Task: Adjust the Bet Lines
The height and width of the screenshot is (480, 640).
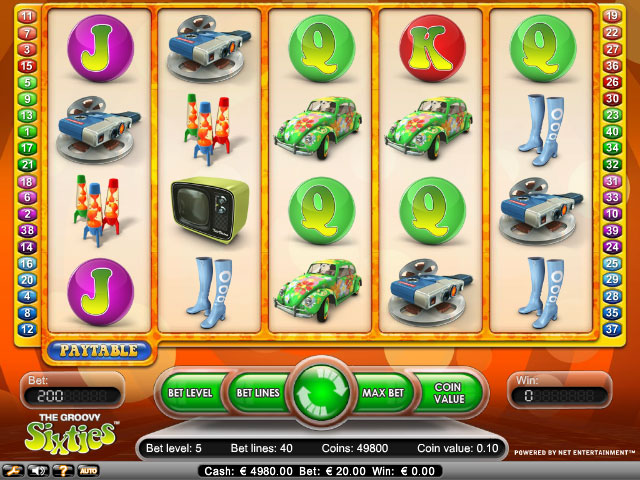Action: (256, 393)
